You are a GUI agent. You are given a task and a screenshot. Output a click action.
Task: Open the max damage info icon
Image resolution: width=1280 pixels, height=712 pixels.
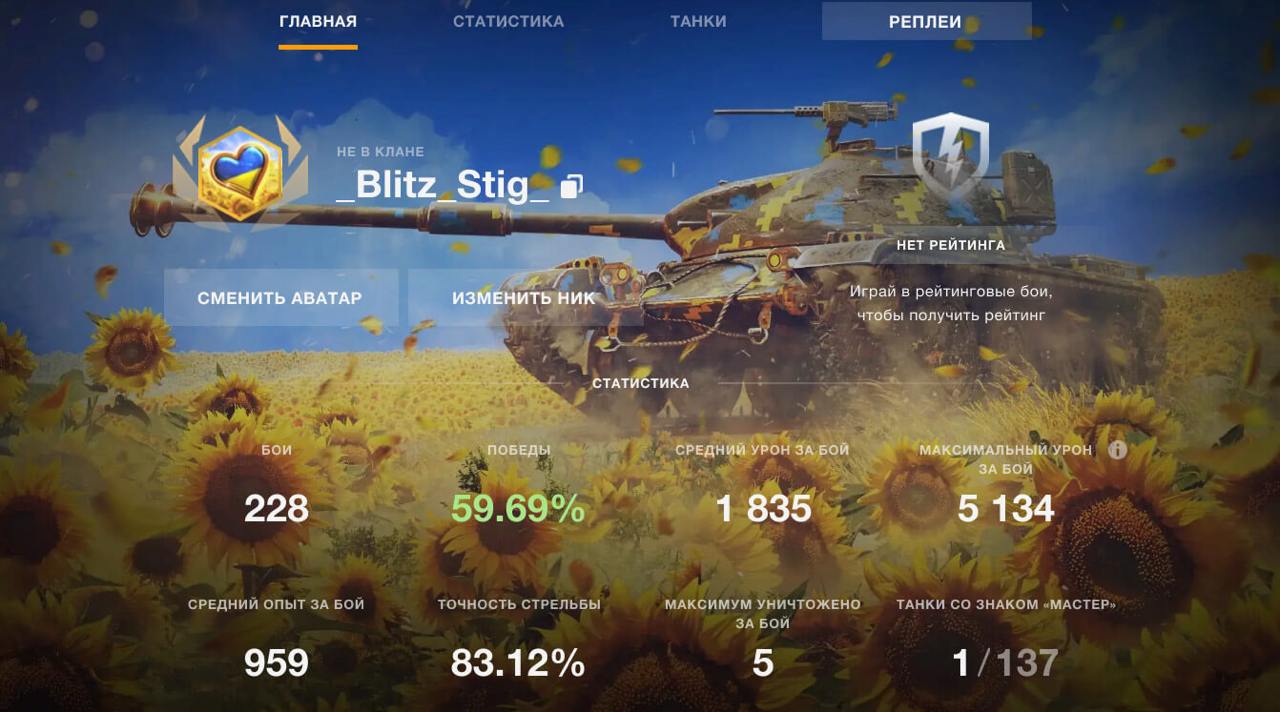(1117, 450)
